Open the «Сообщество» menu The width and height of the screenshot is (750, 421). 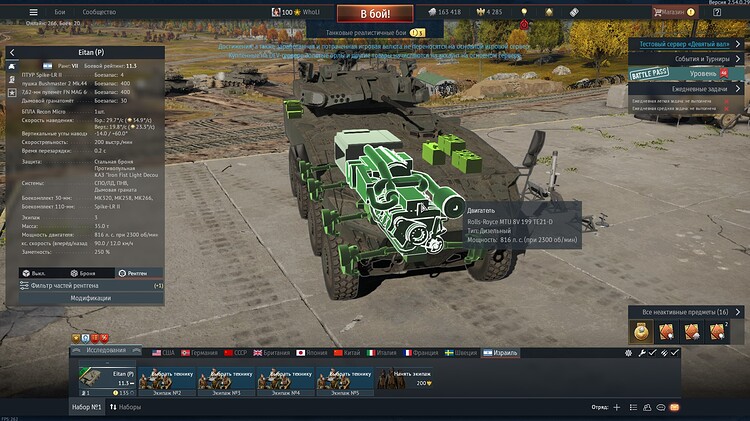pyautogui.click(x=99, y=12)
